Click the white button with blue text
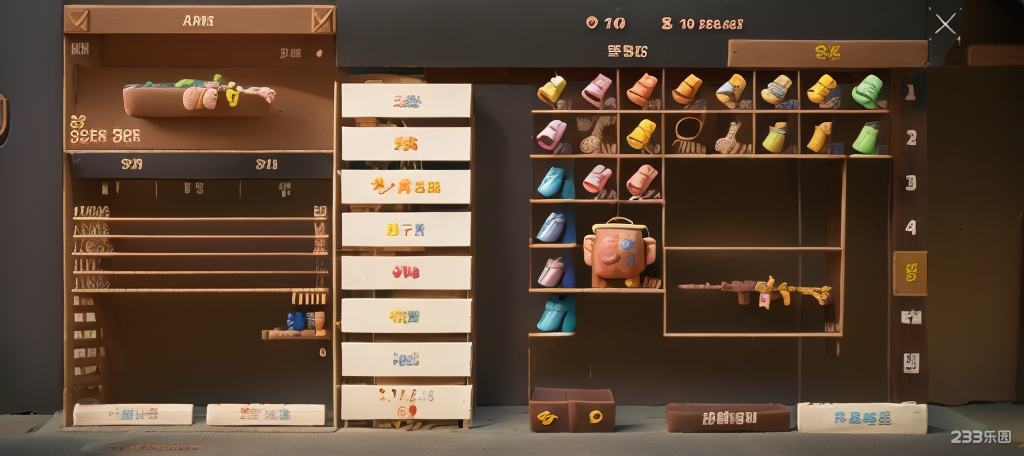 click(861, 417)
